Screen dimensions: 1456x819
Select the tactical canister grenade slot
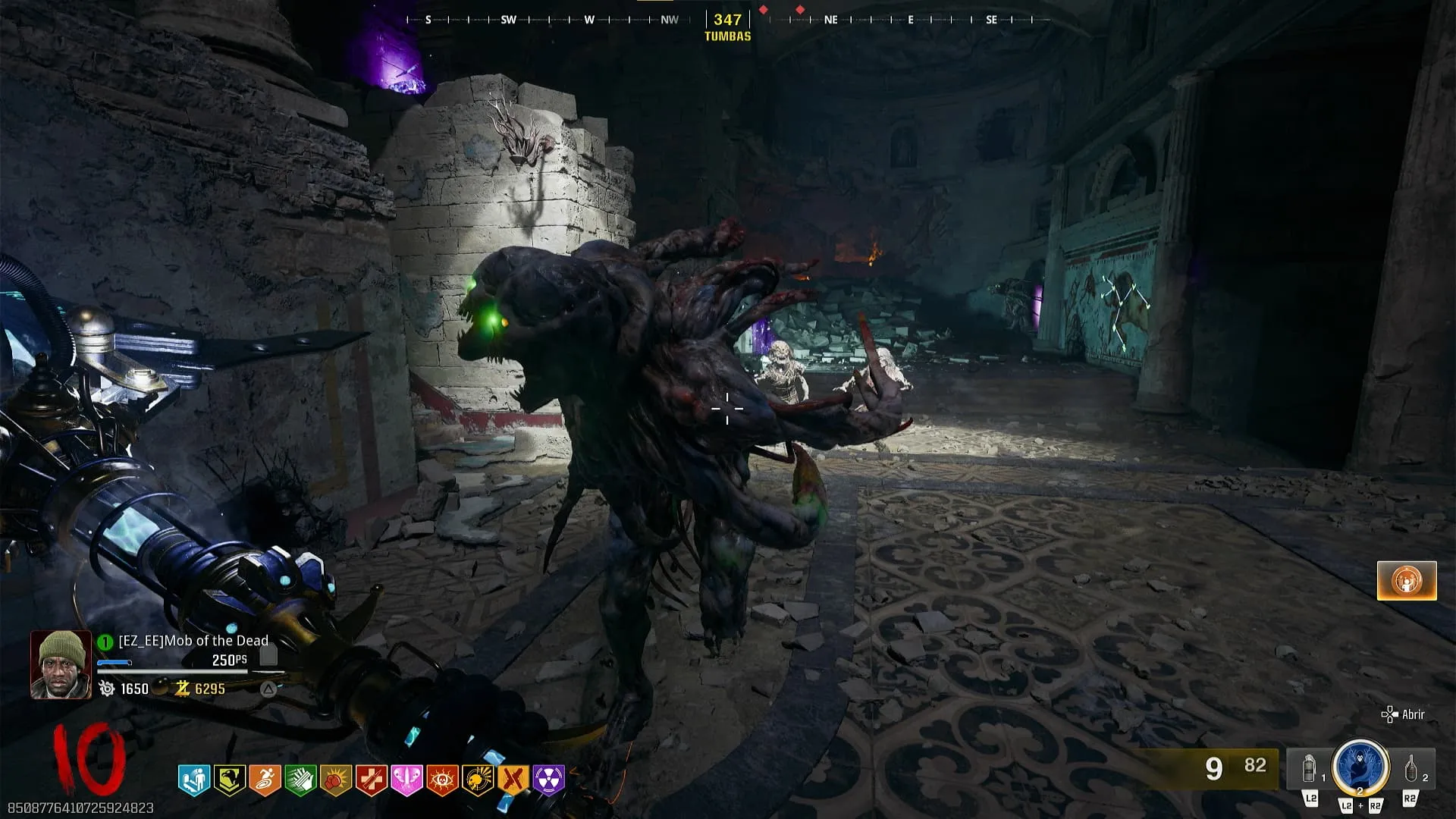pyautogui.click(x=1310, y=770)
